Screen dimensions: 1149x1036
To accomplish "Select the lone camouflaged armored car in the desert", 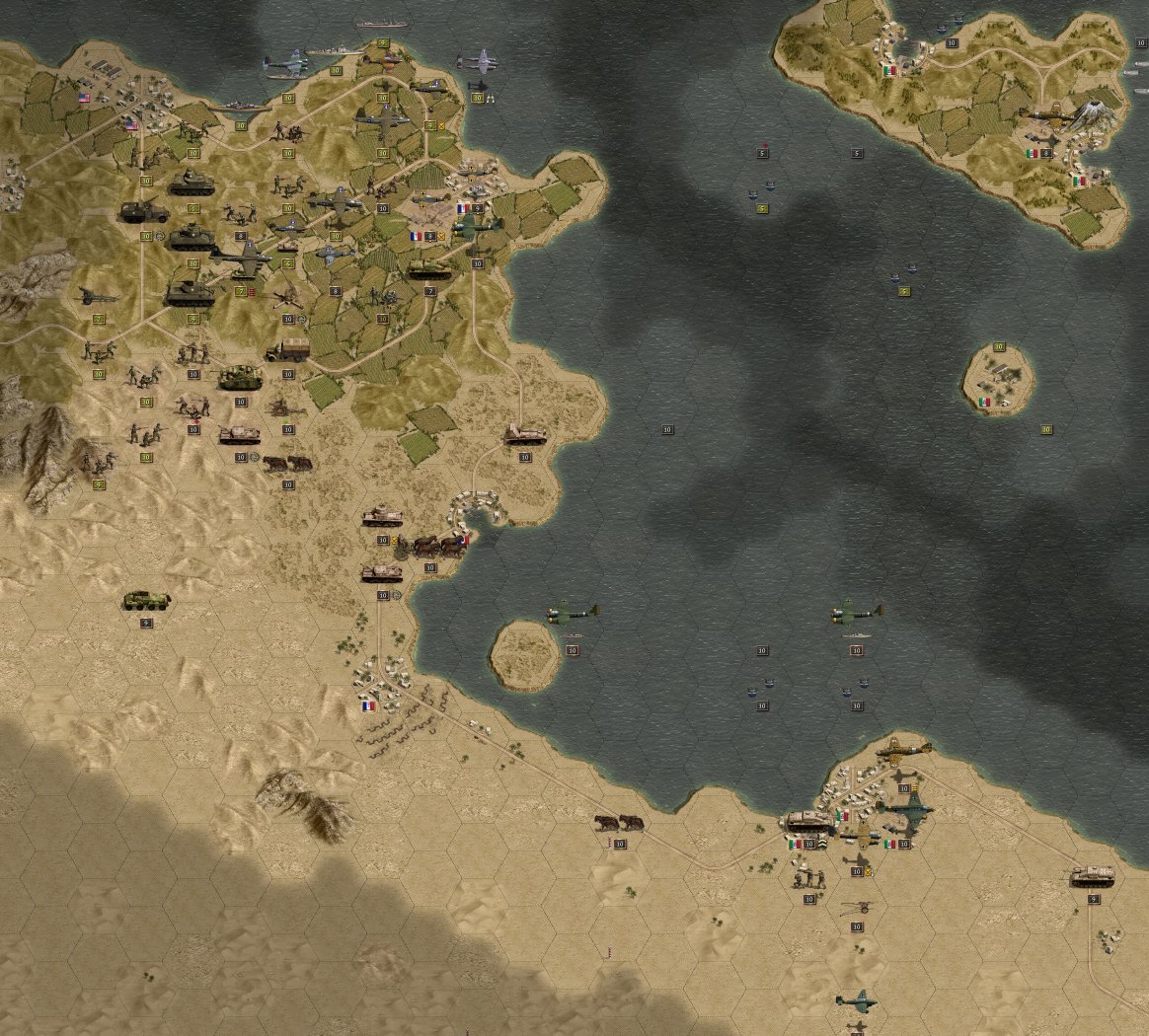I will (146, 600).
